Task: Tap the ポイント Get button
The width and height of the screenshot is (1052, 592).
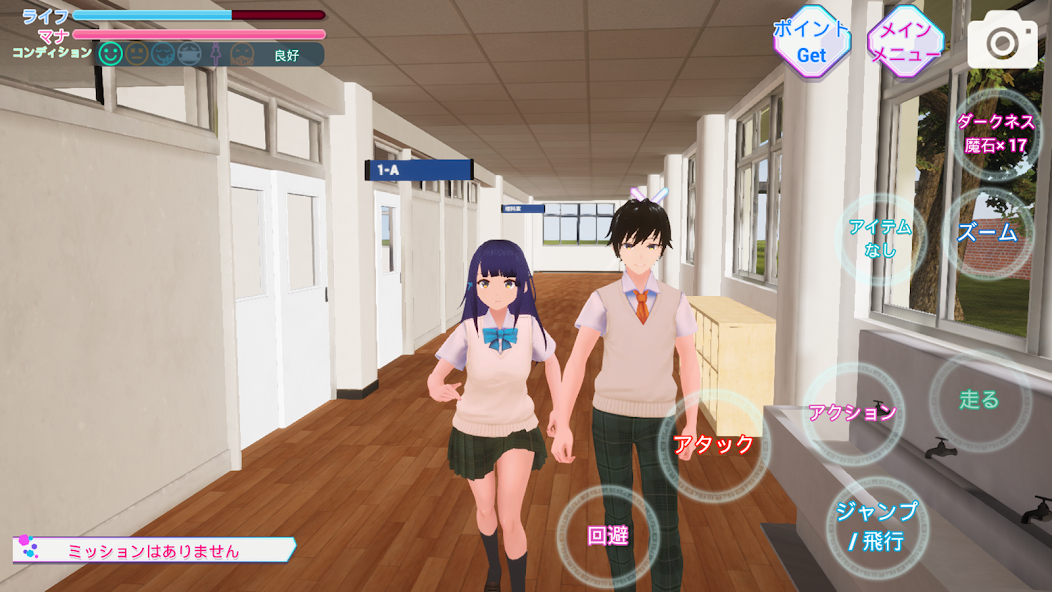Action: 811,42
